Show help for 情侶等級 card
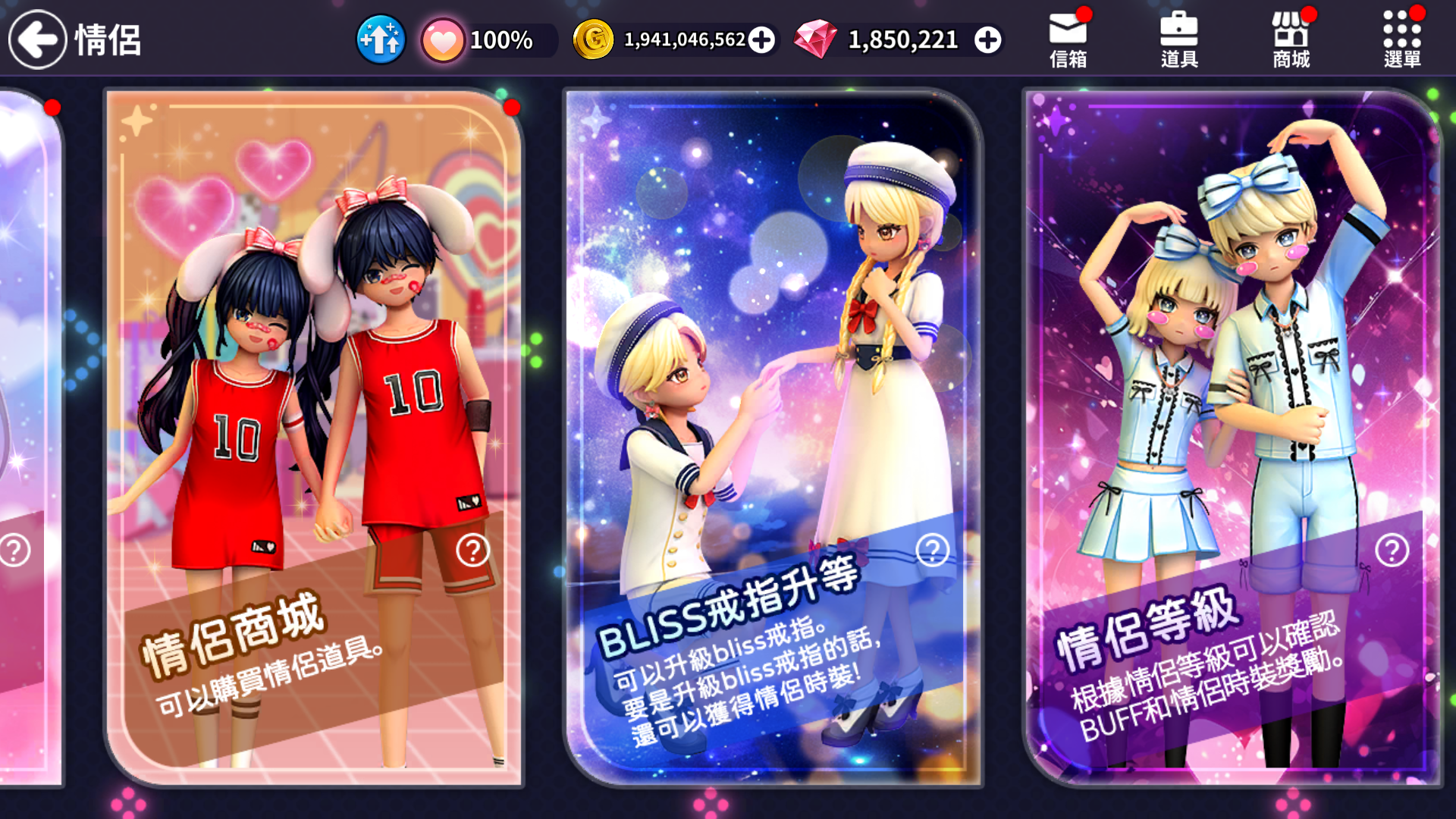 point(1392,551)
